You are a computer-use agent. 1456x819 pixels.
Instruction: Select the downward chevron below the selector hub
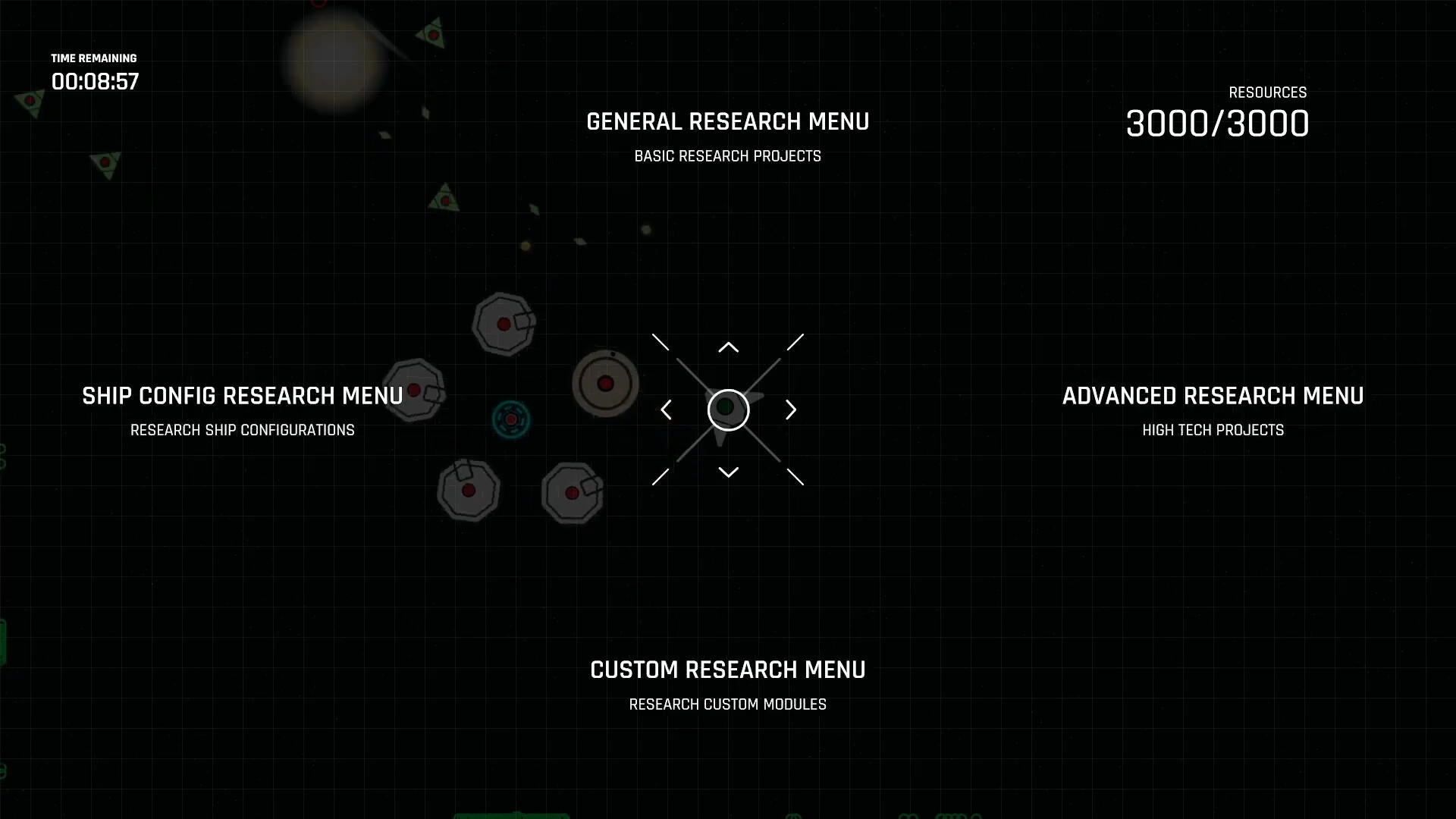point(728,472)
